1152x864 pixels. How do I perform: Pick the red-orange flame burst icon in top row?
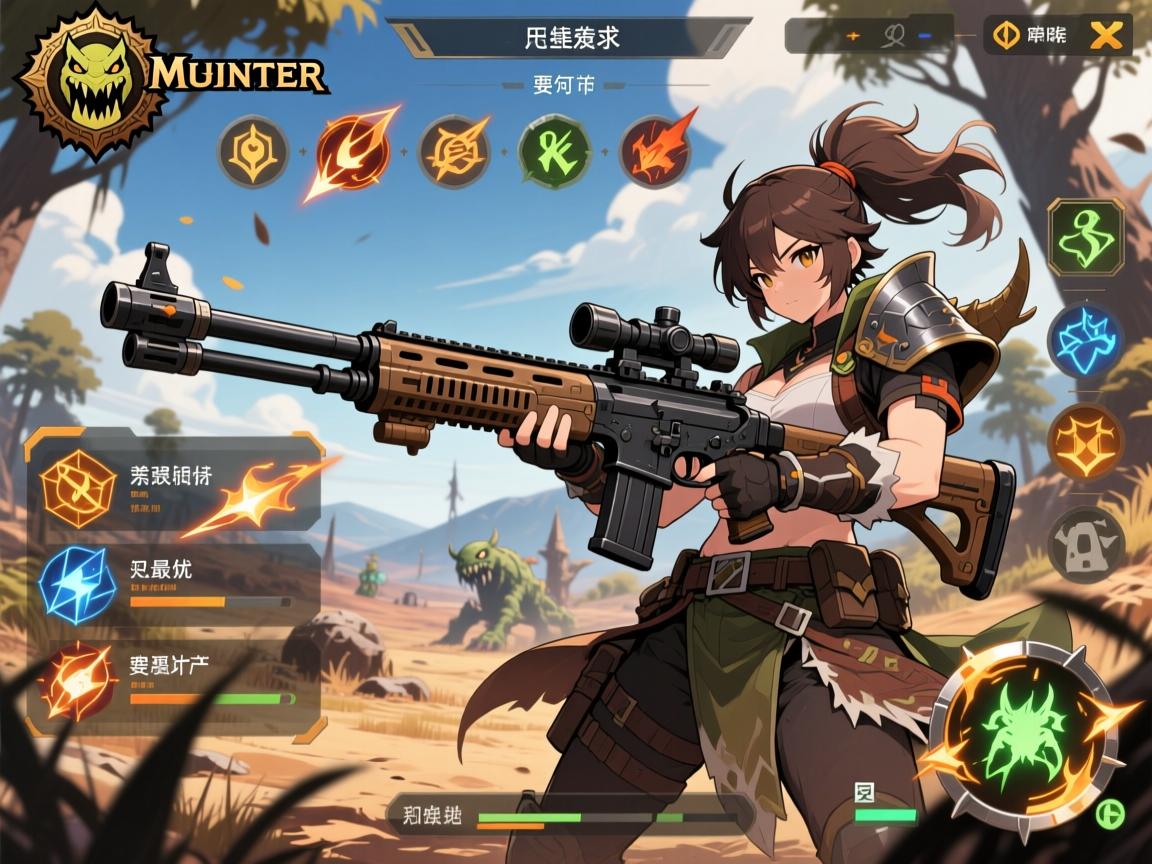click(x=656, y=152)
